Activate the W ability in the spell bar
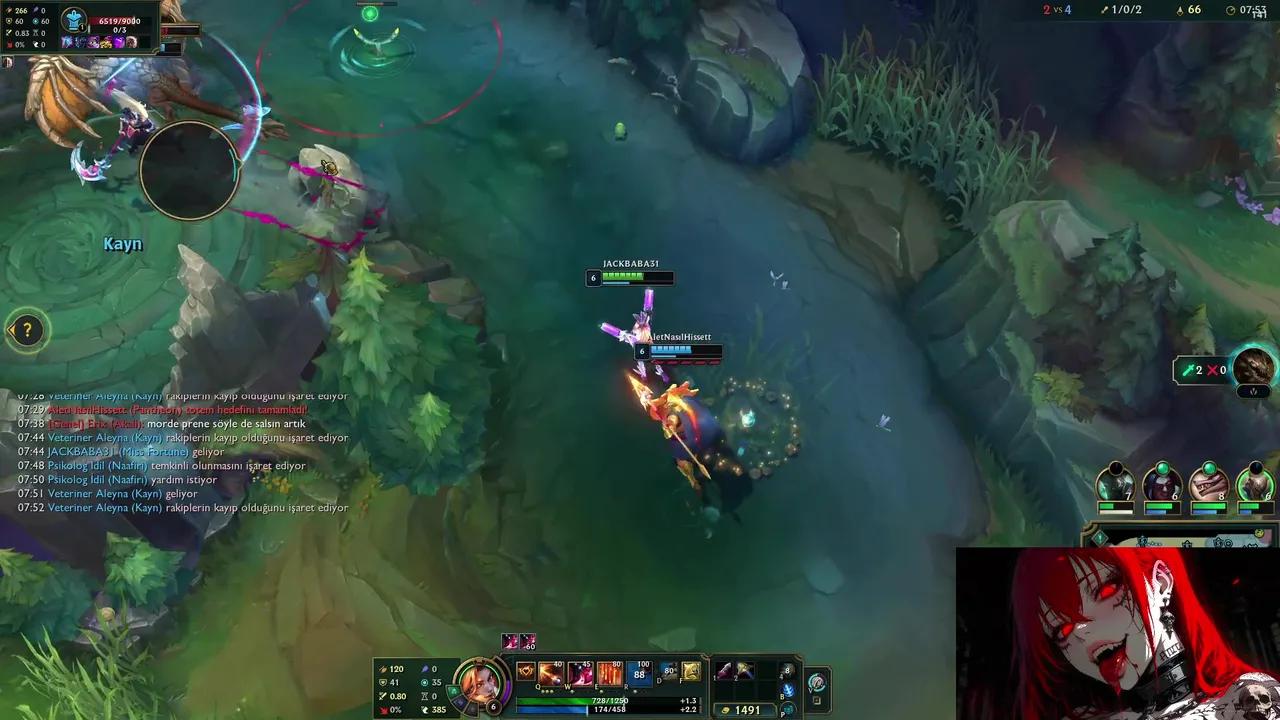 coord(580,674)
